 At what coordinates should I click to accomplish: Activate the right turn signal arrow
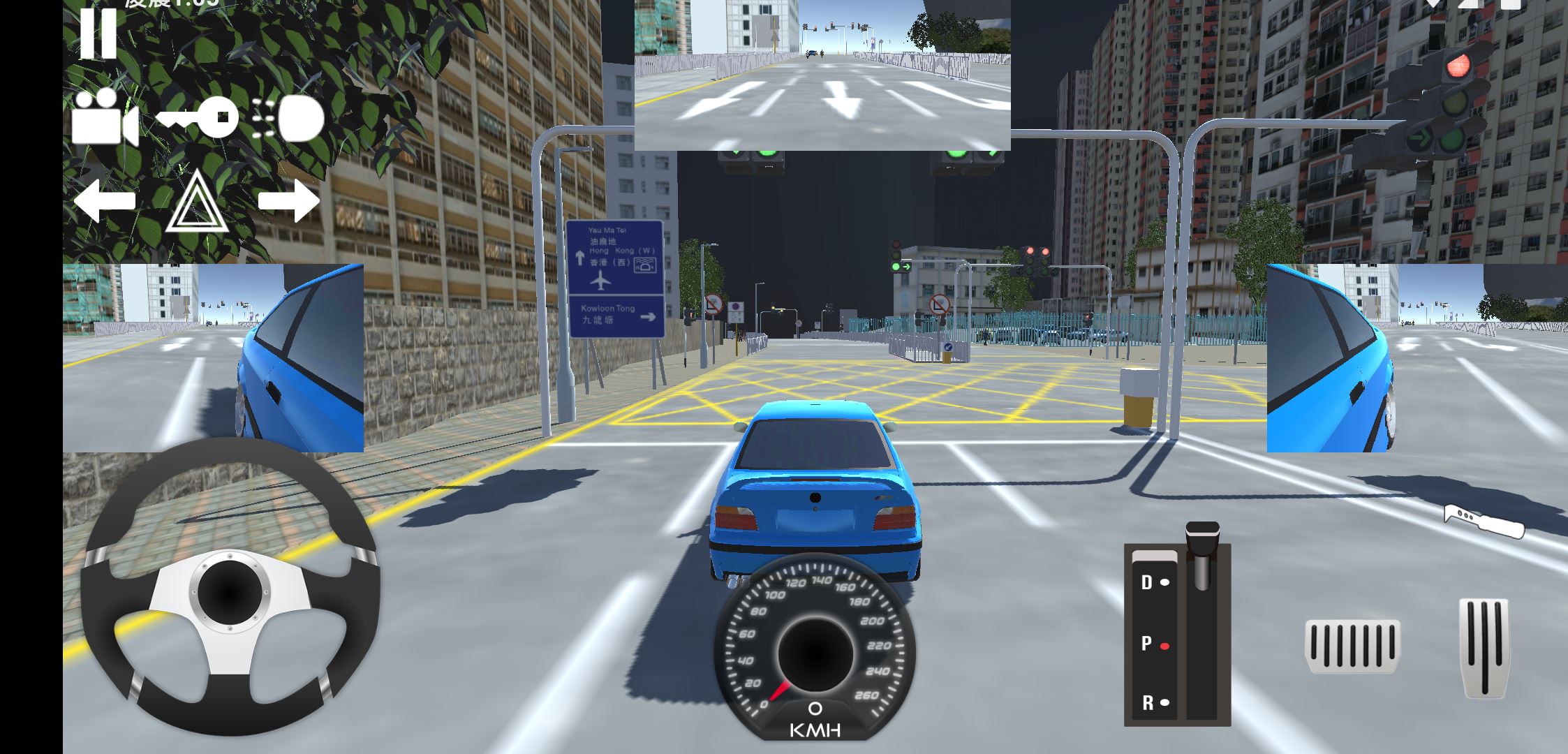coord(289,201)
